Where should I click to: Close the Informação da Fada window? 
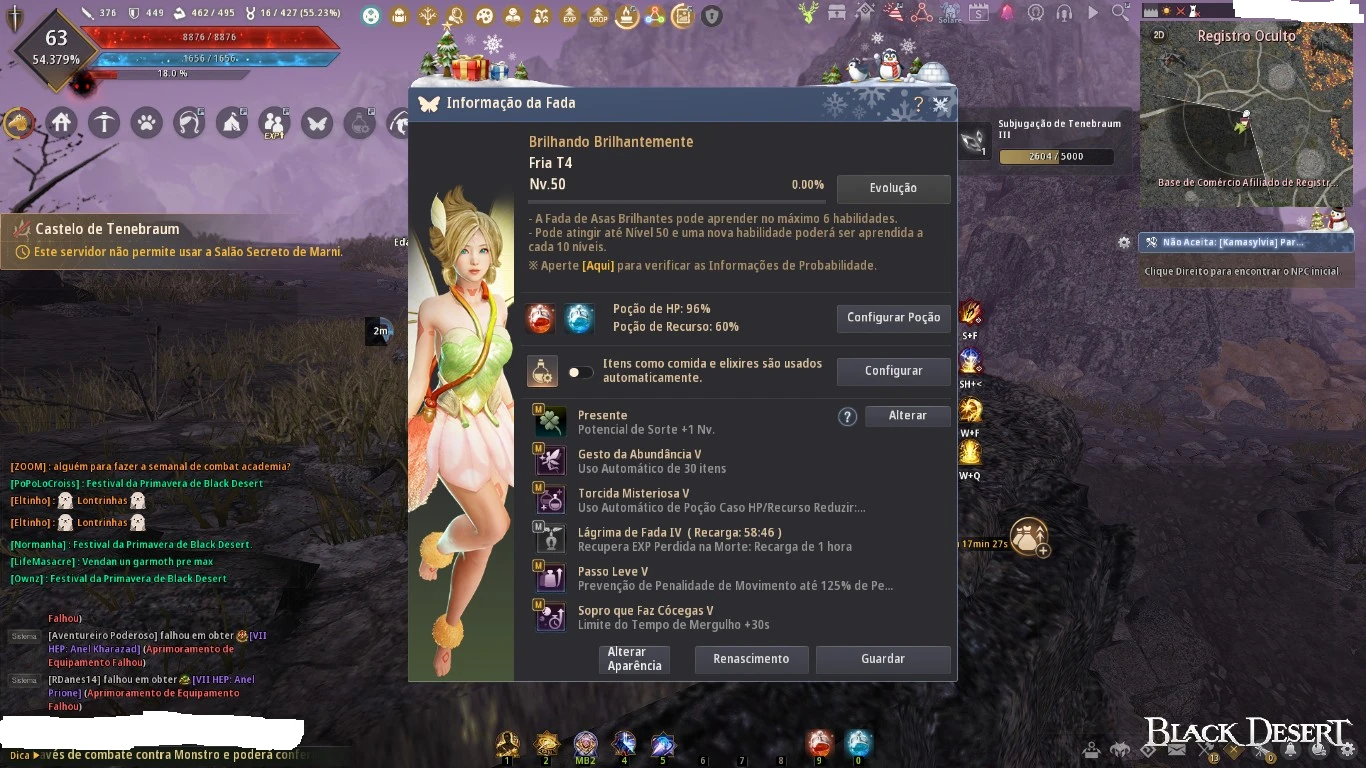point(941,103)
